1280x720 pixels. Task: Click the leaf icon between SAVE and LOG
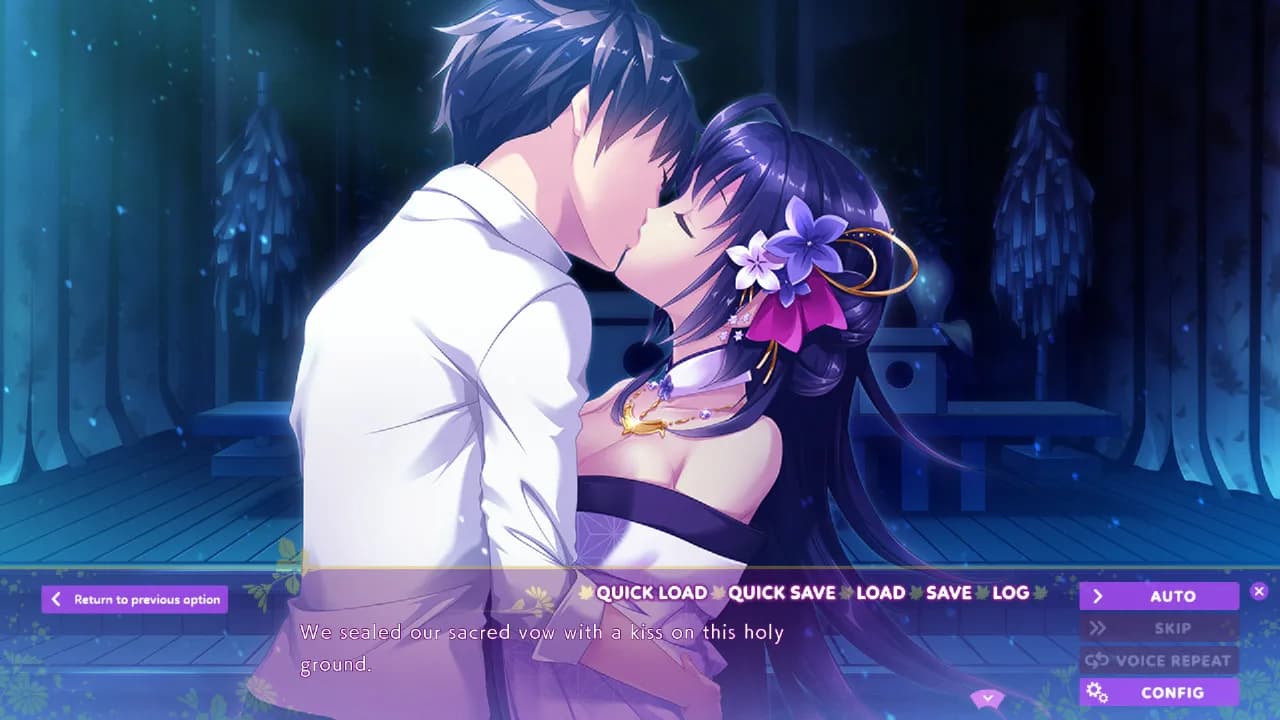click(983, 593)
